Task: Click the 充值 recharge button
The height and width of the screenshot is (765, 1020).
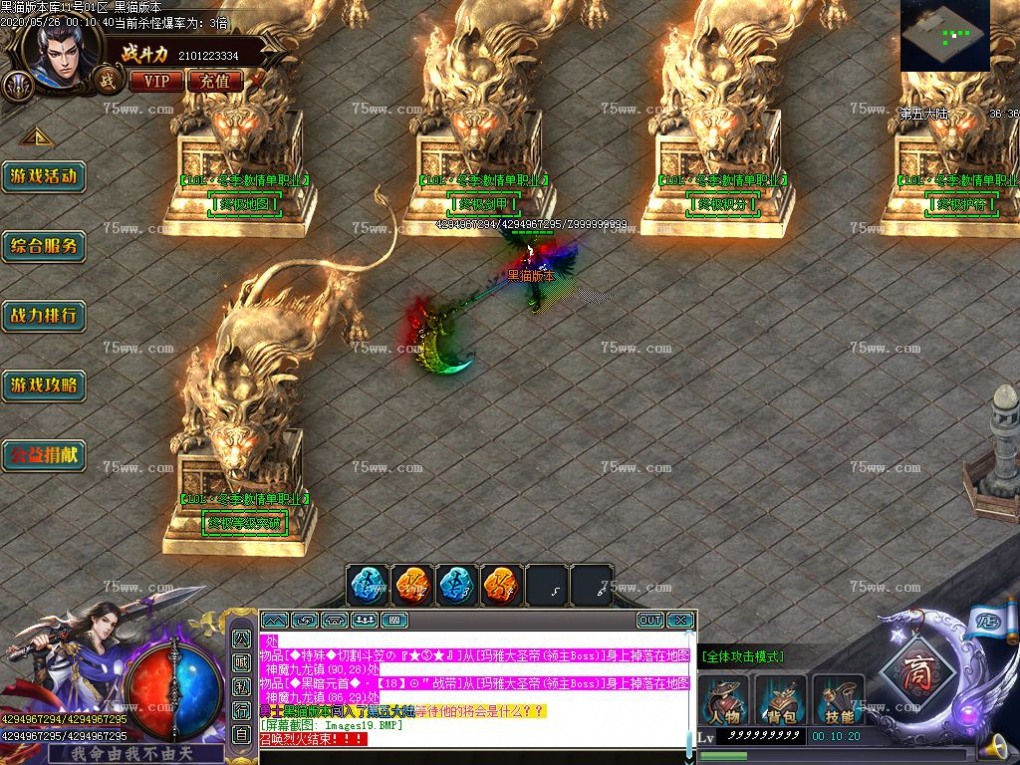Action: pos(214,80)
